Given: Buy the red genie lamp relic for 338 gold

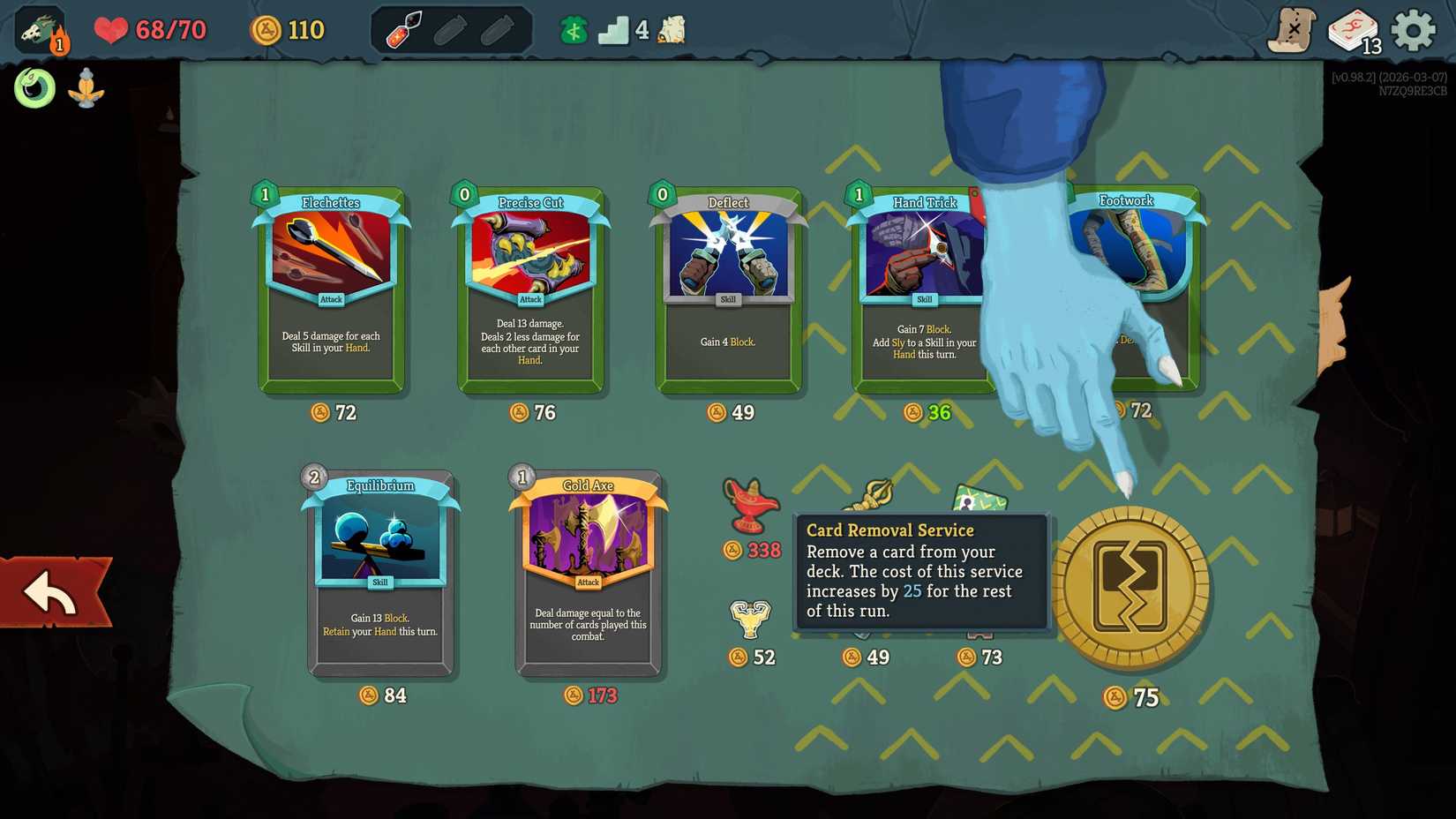Looking at the screenshot, I should 753,506.
